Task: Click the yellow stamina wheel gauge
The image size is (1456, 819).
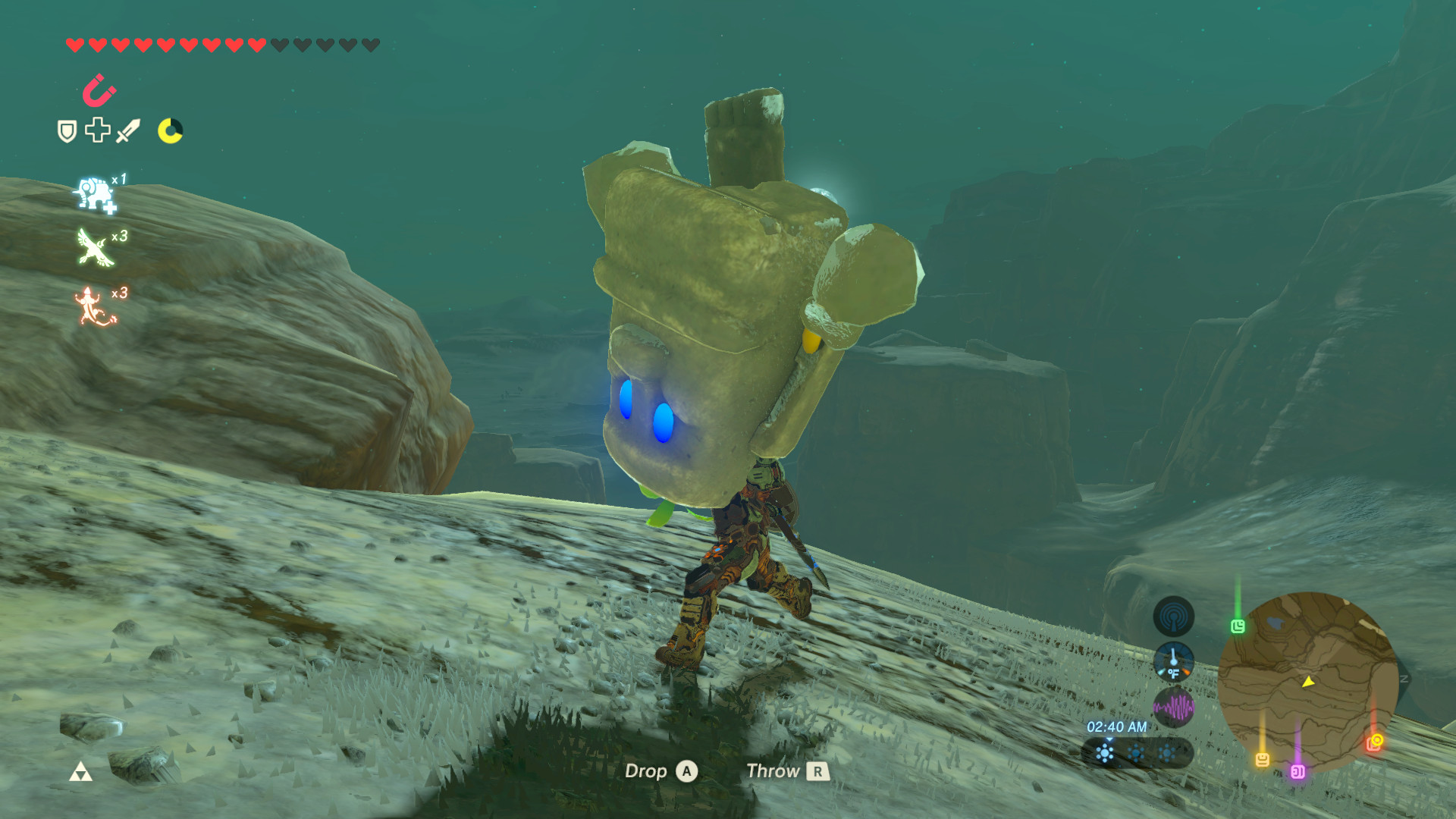Action: coord(171,130)
